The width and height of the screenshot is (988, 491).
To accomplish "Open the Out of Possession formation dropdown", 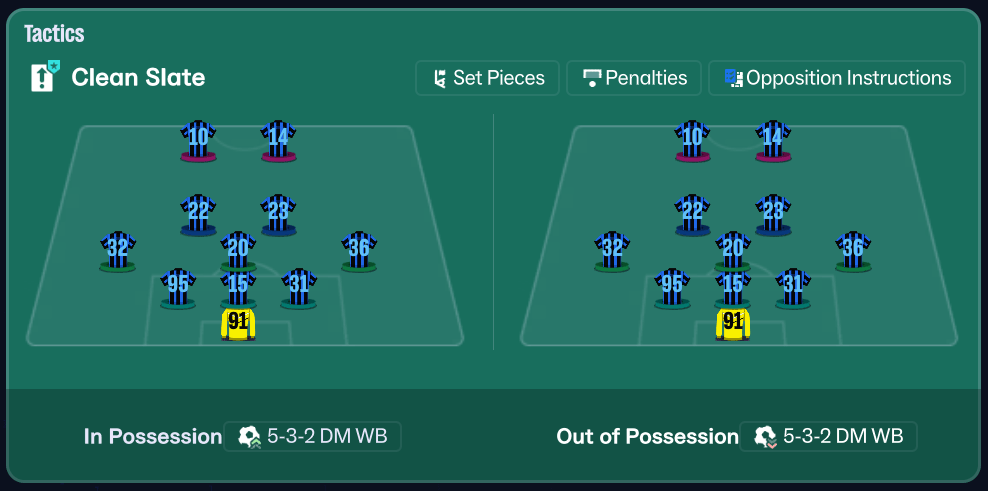I will point(828,436).
